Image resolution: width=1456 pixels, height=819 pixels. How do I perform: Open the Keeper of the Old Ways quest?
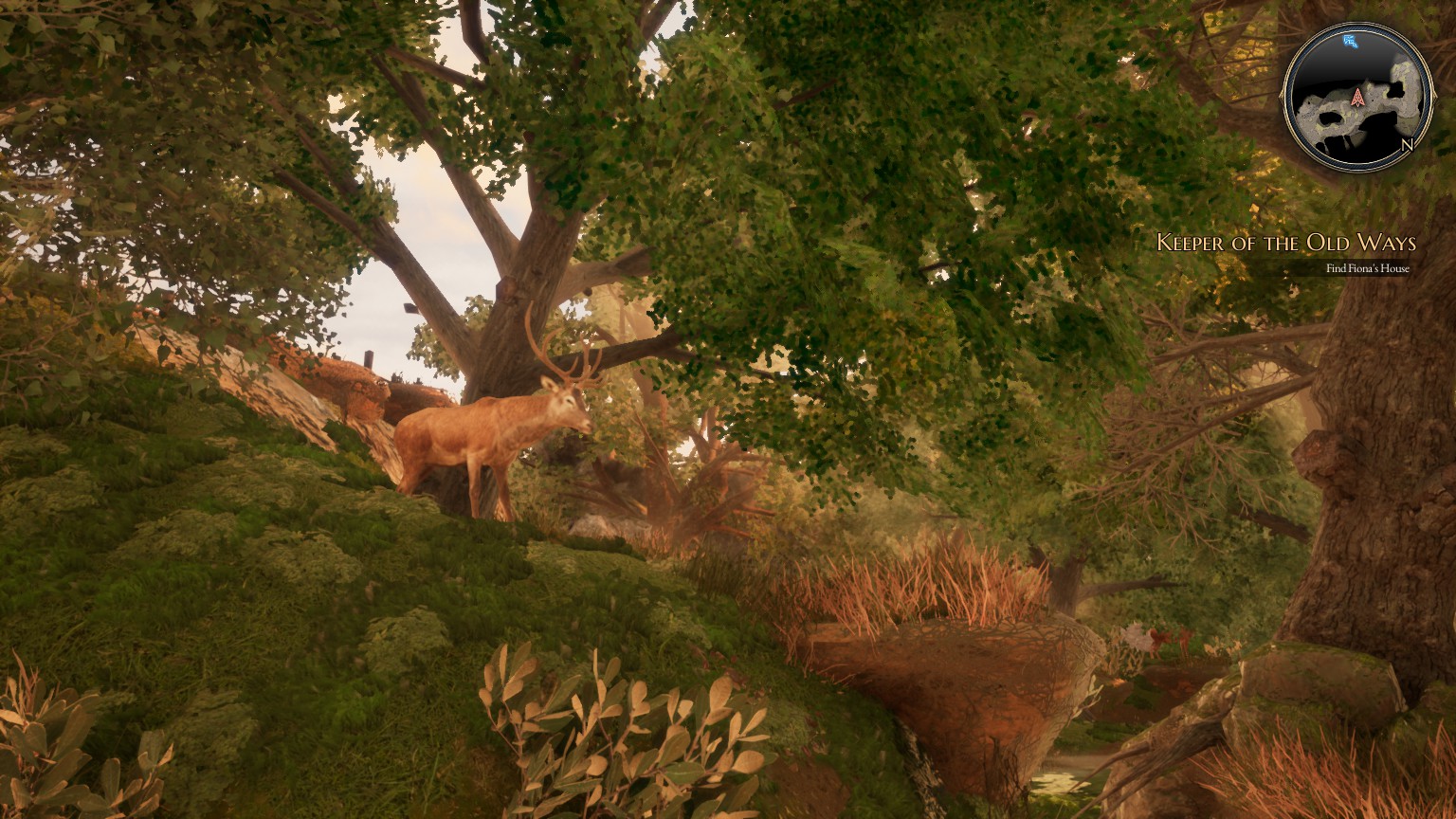(x=1285, y=243)
